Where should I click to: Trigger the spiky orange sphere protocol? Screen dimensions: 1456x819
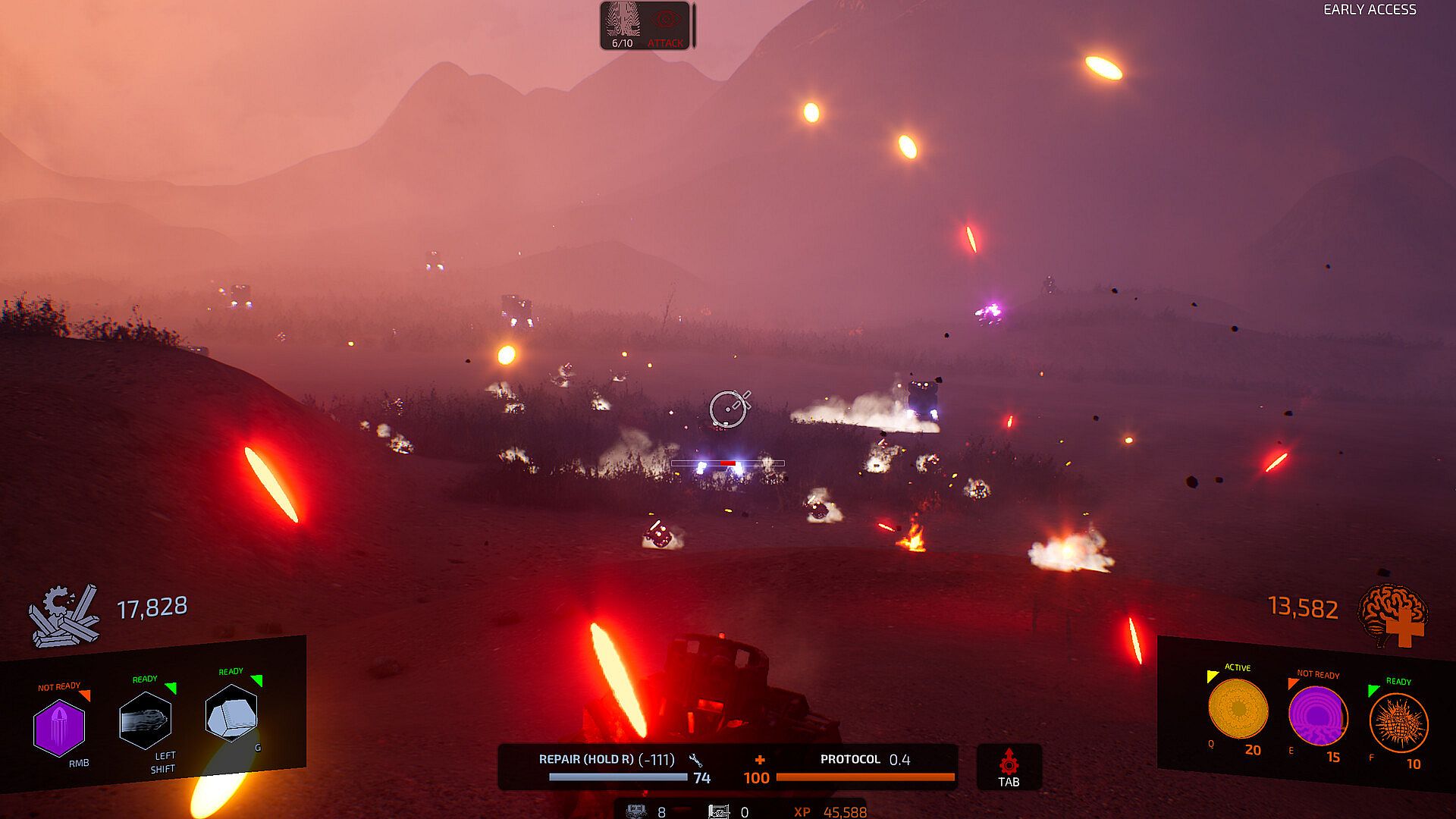(1398, 723)
